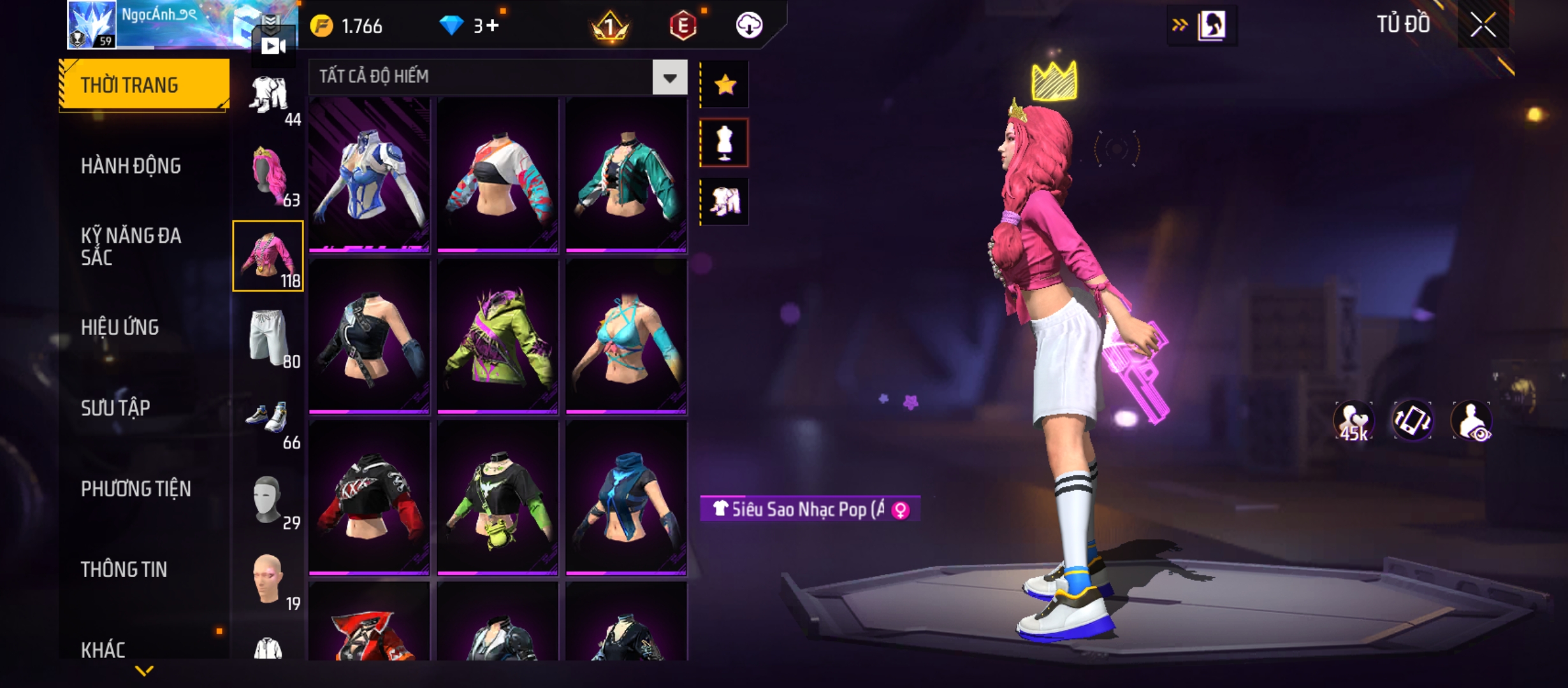The image size is (1568, 688).
Task: Open the Tất Cả Độ Hiếm rarity dropdown
Action: 669,78
